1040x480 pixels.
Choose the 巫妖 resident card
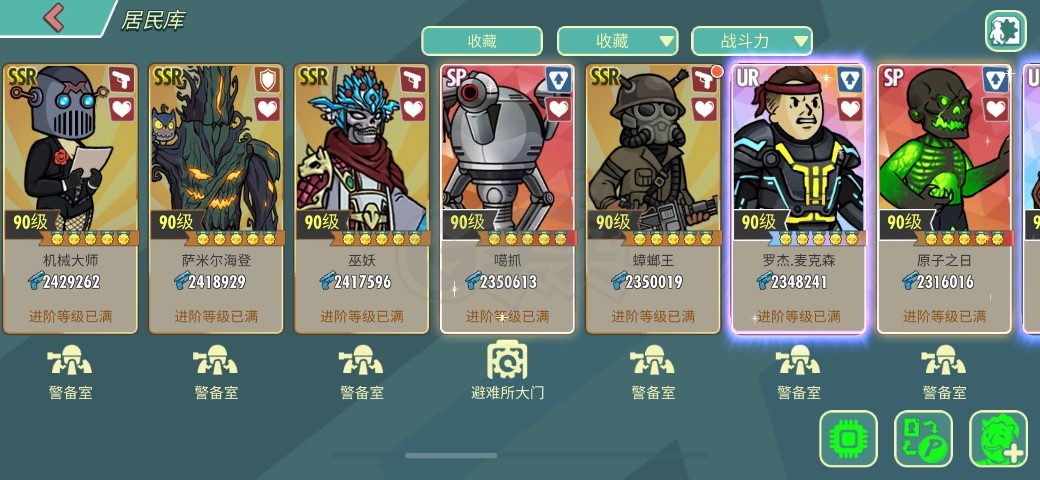(x=362, y=198)
